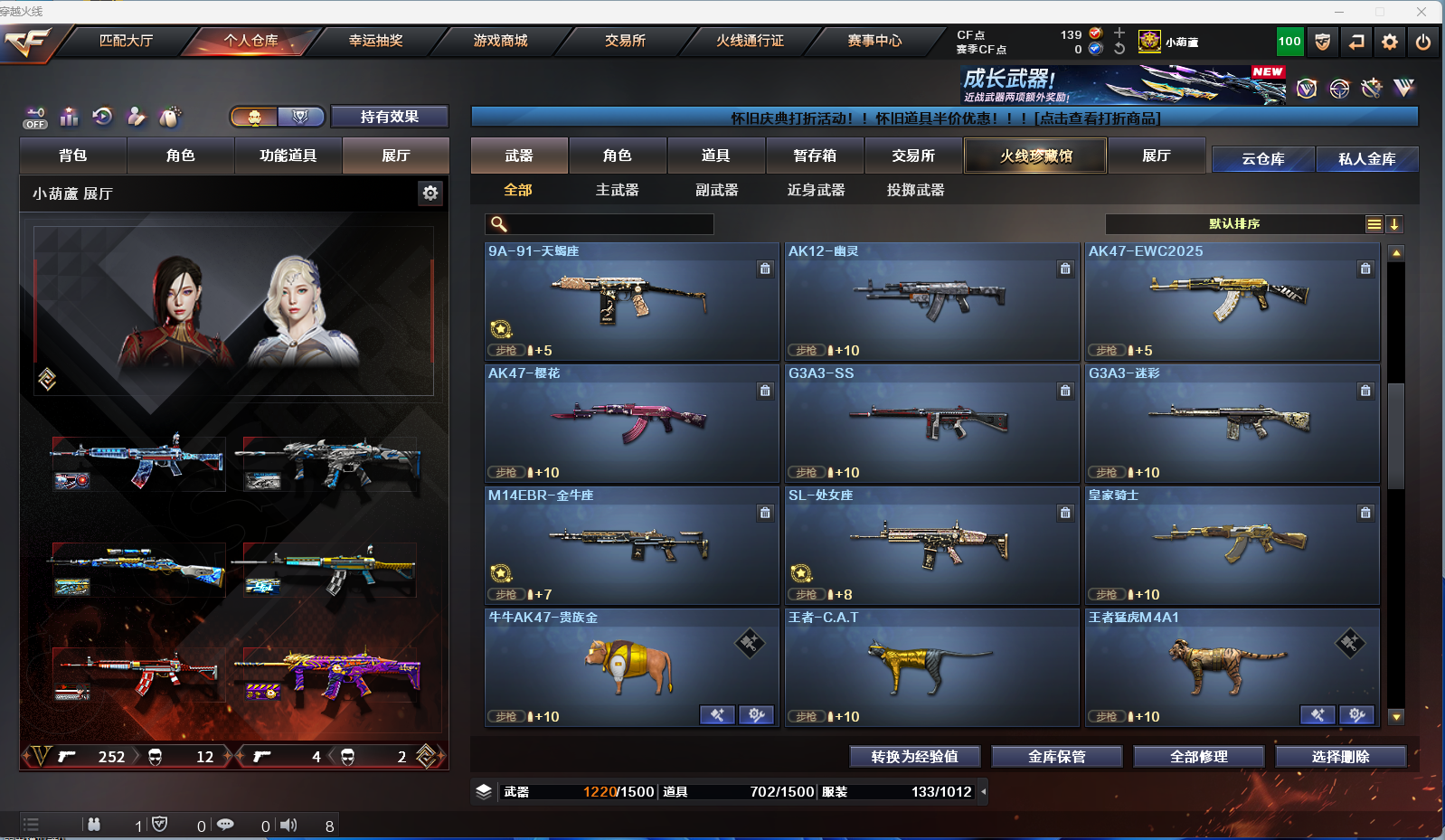Open the top-bar gear settings icon
Viewport: 1445px width, 840px height.
pyautogui.click(x=1390, y=42)
